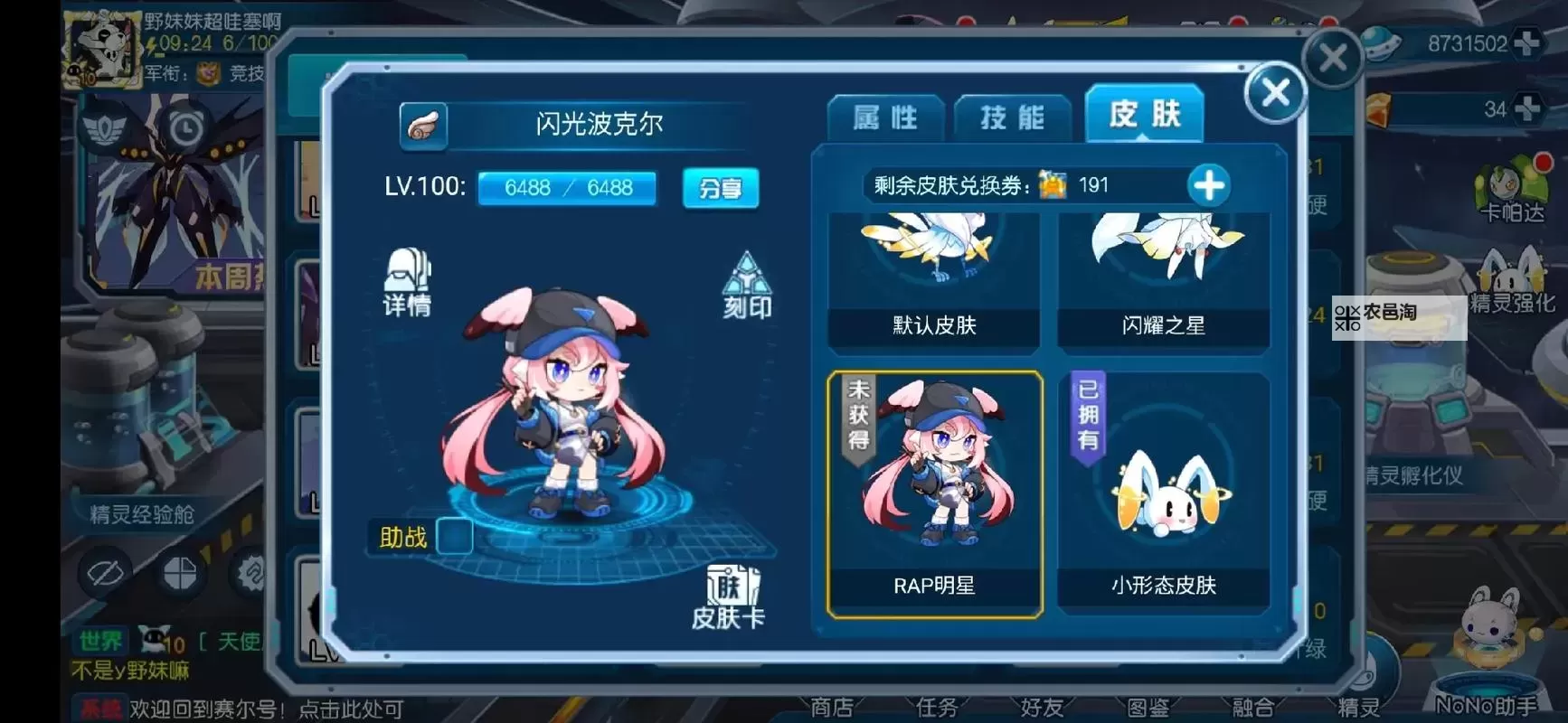Screen dimensions: 1568x723
Task: Click the 分享 share button
Action: click(x=721, y=189)
